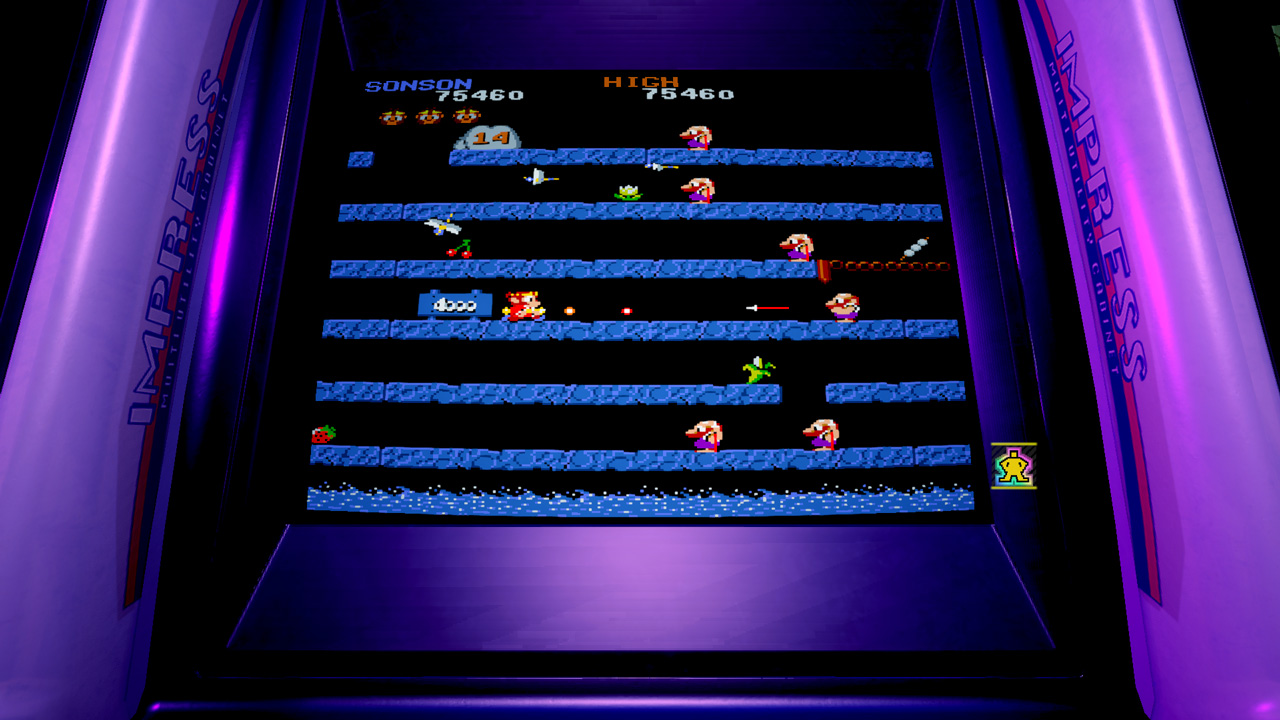
Task: Select the stage 14 cloud marker
Action: coord(490,138)
